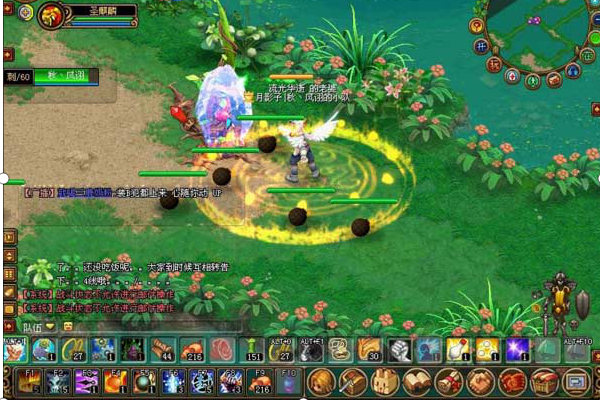Open the scroll quest menu

(449, 381)
